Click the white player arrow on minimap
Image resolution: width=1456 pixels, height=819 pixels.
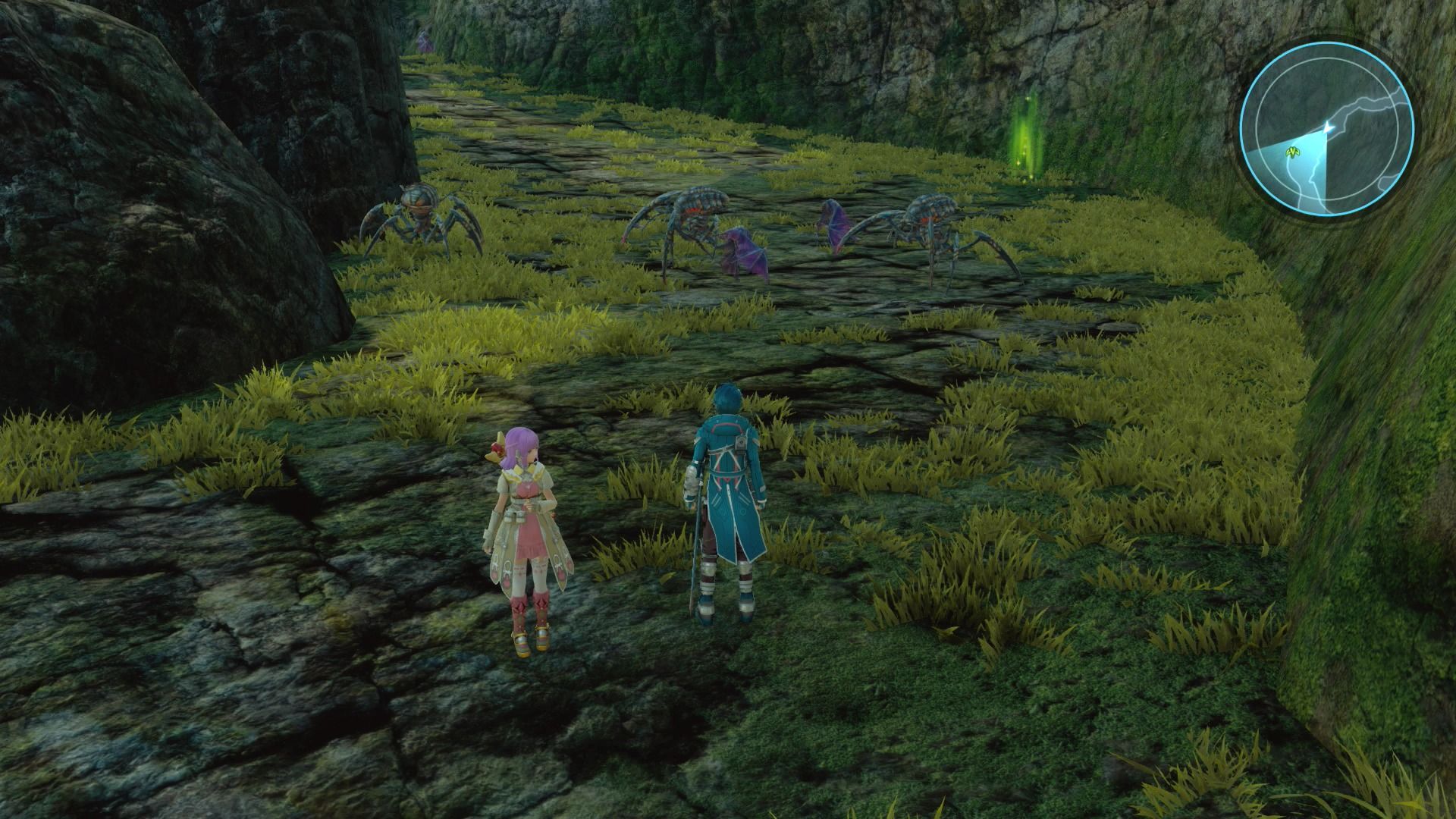[1328, 127]
